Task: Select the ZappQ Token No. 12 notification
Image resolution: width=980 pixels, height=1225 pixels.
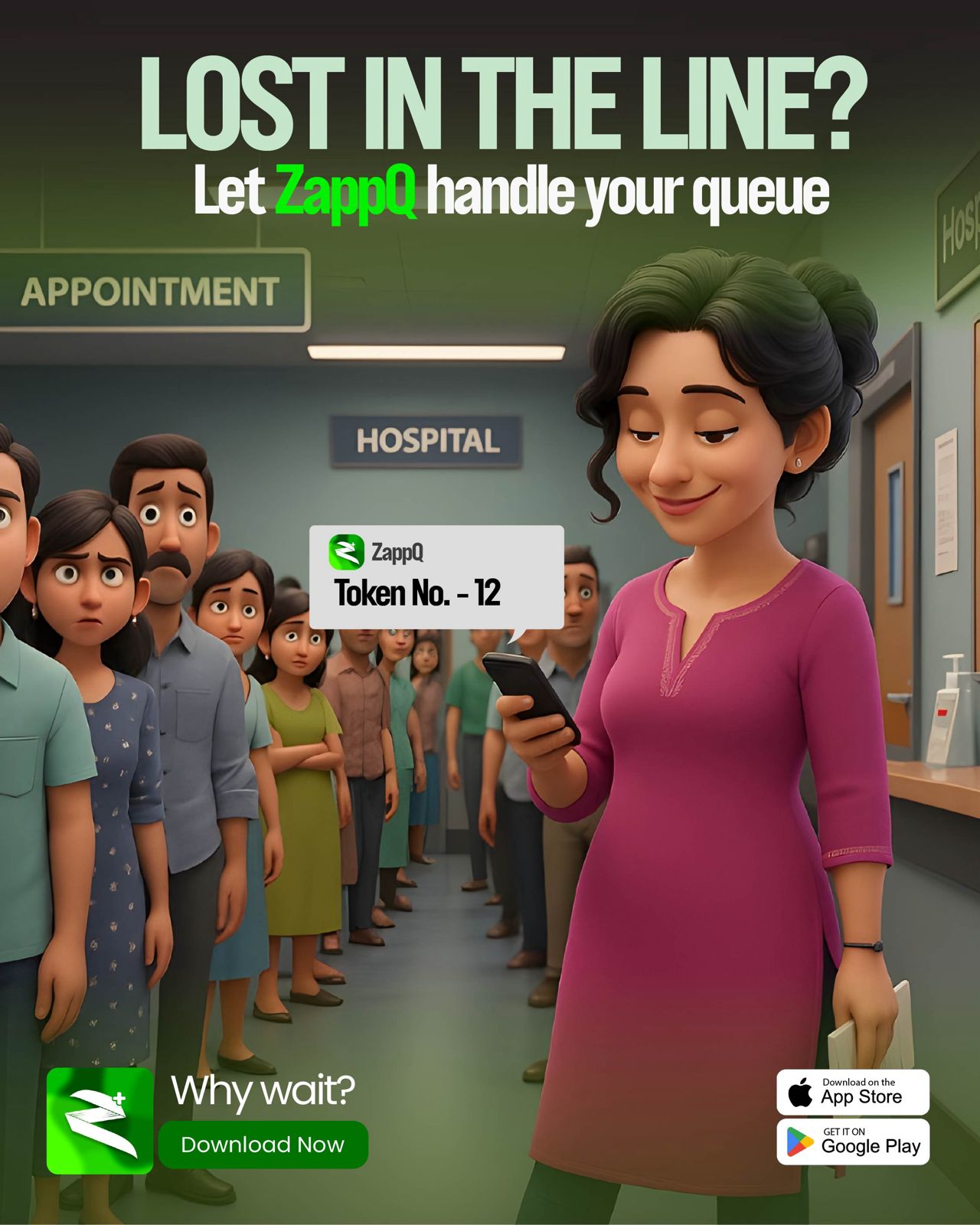Action: [436, 577]
